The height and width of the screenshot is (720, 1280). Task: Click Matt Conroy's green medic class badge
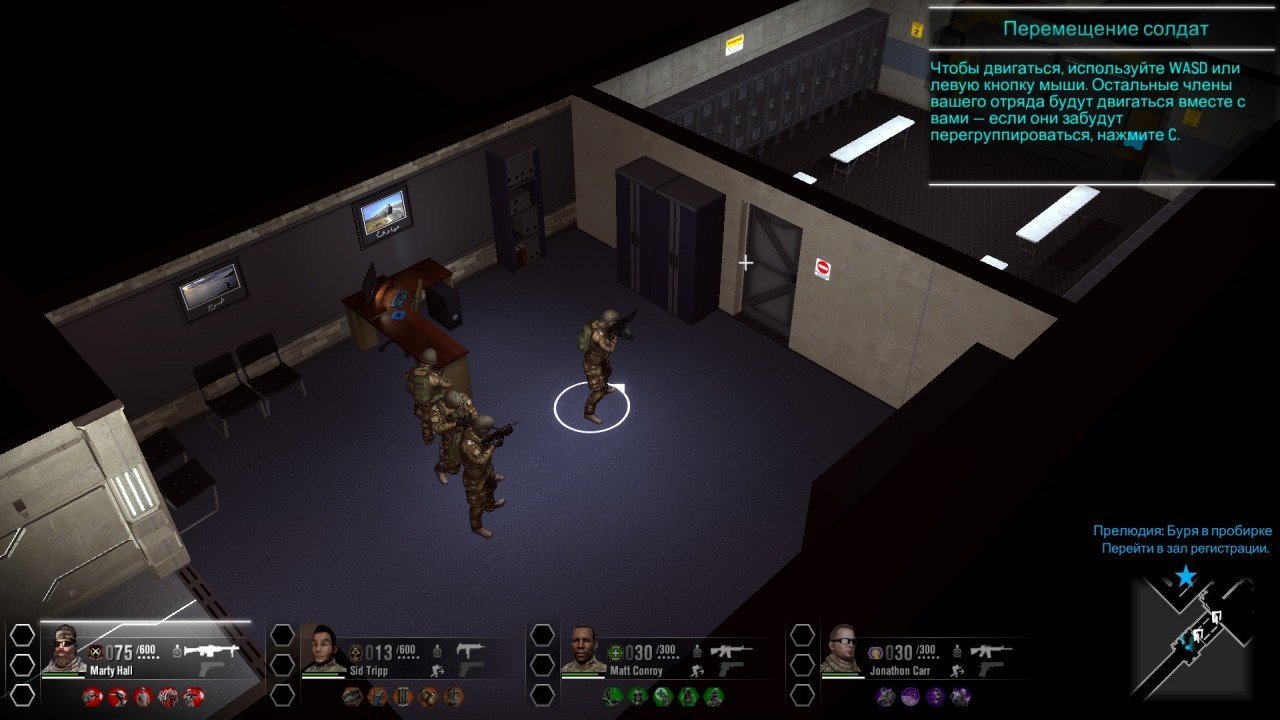point(615,653)
